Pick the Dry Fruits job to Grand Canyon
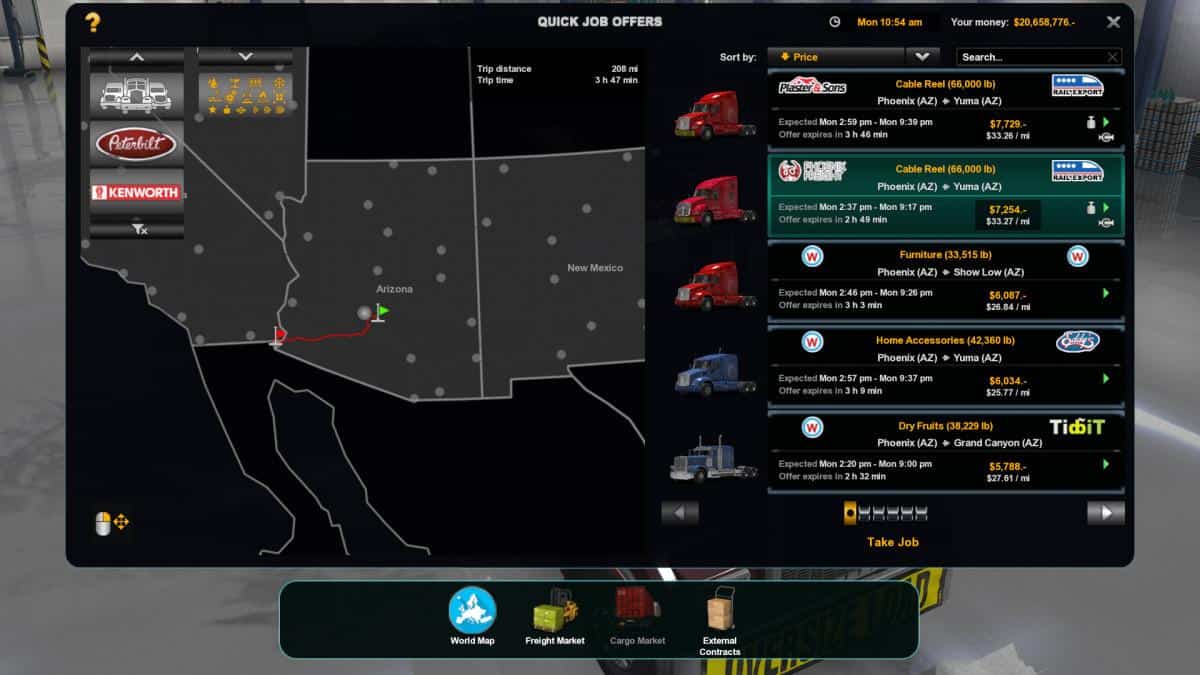The width and height of the screenshot is (1200, 675). (x=945, y=452)
